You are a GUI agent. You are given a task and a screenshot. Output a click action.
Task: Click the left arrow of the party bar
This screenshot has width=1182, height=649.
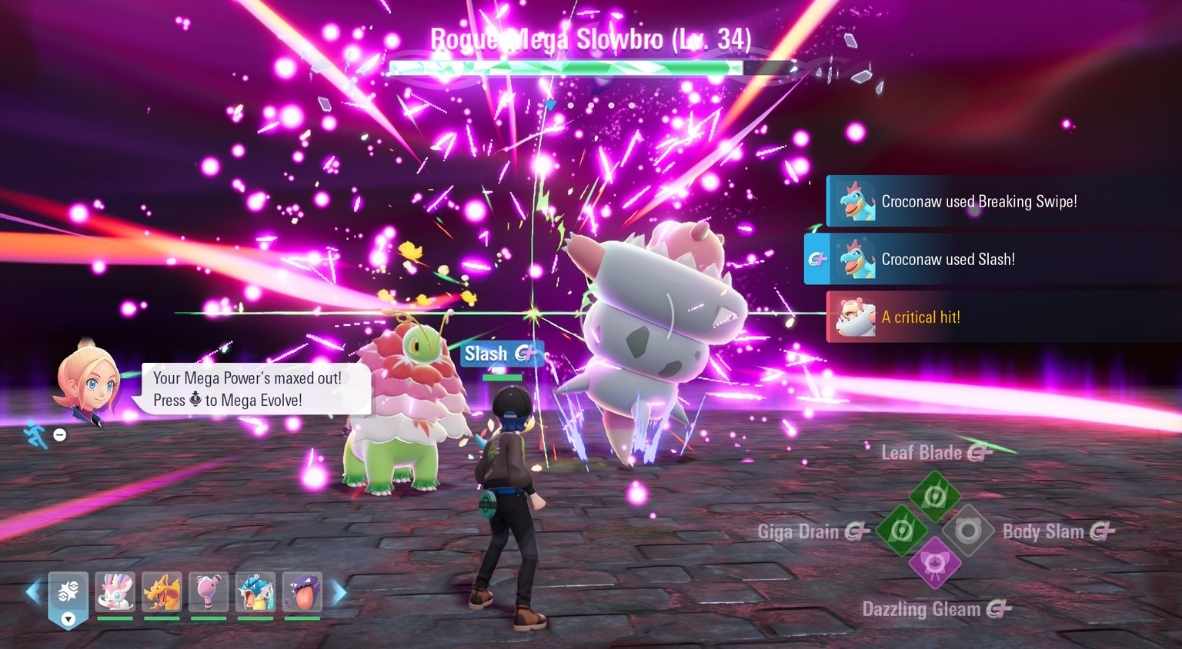(x=33, y=593)
